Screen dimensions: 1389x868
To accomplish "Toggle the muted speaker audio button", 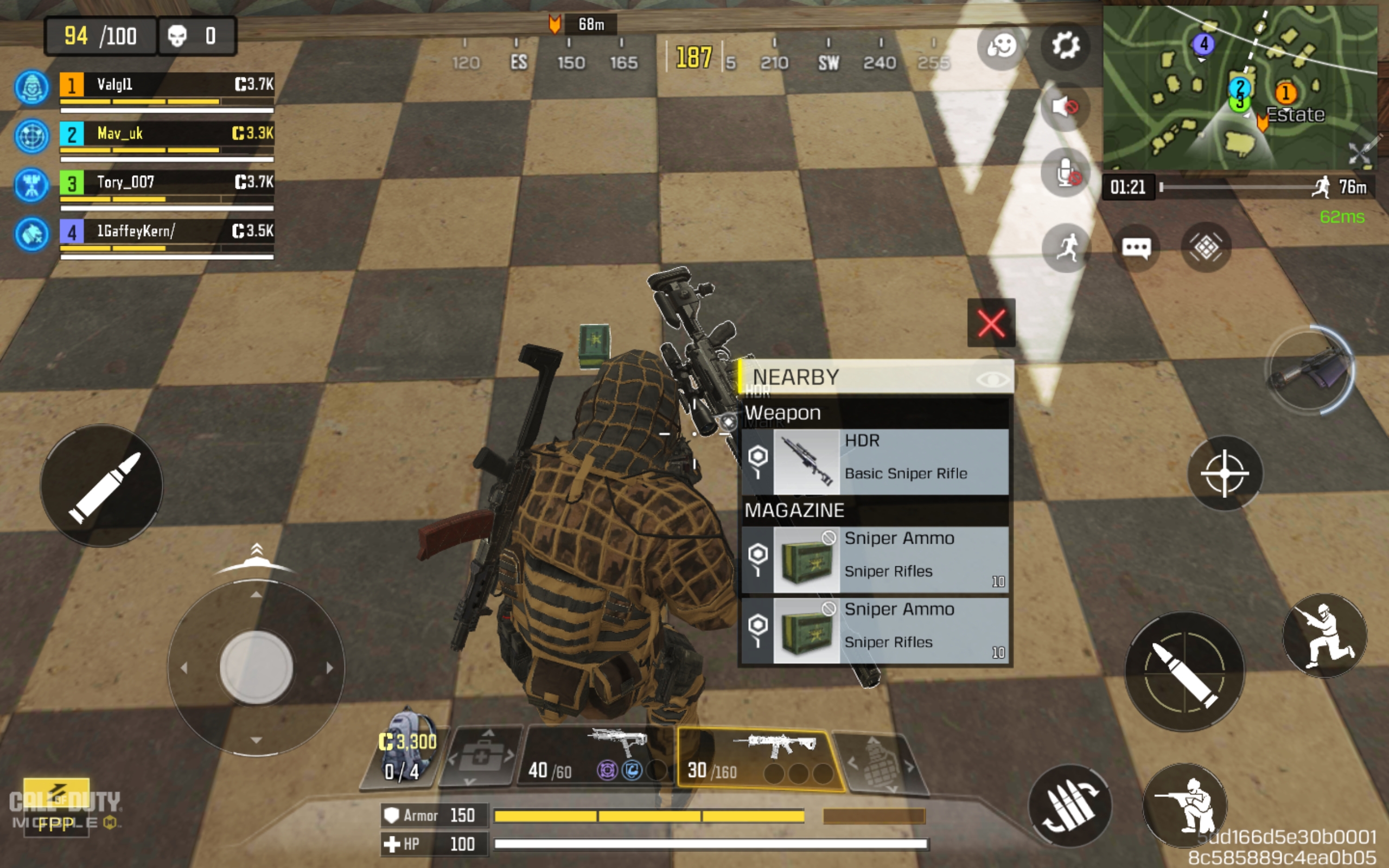I will (1065, 107).
